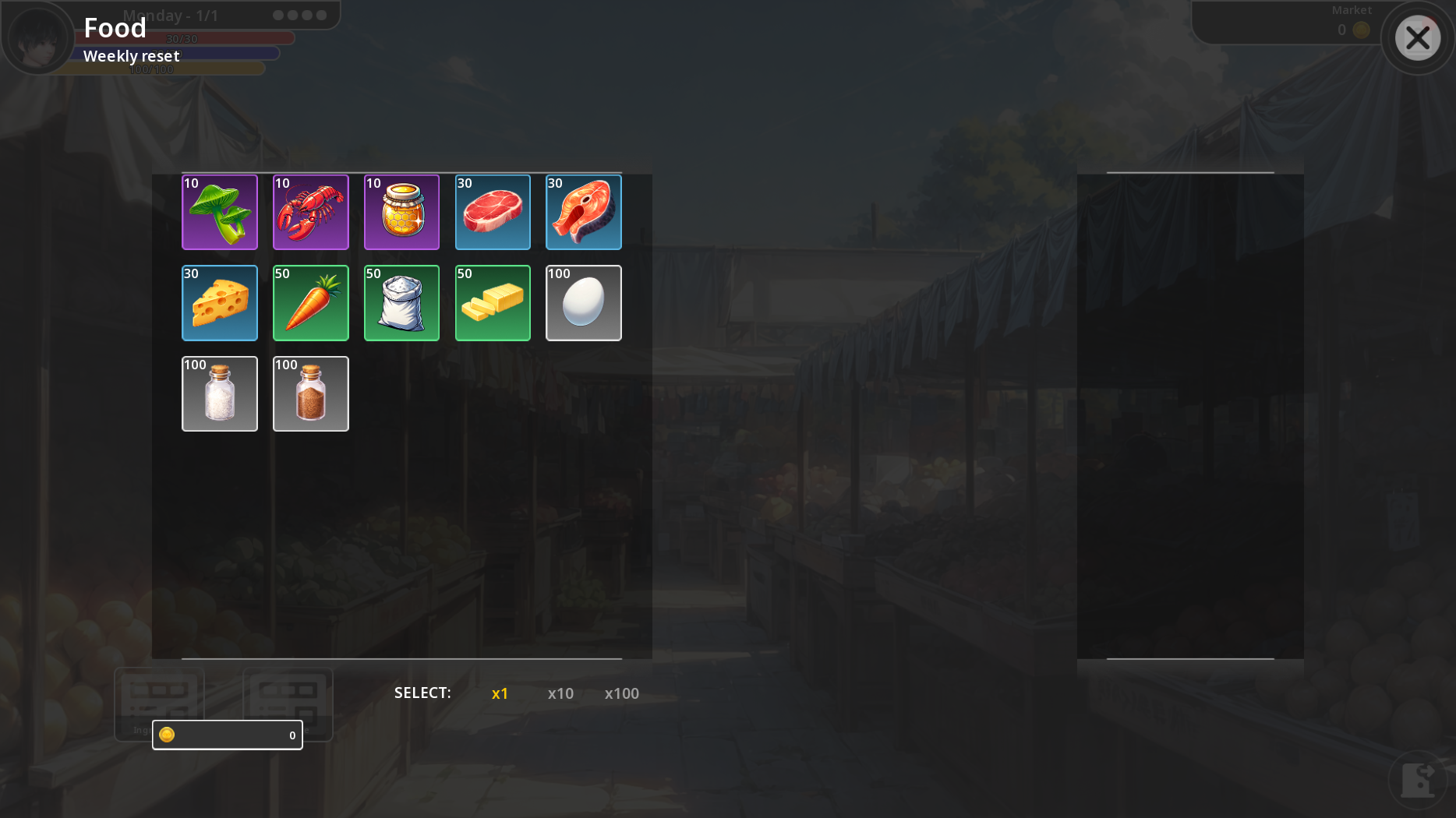Screen dimensions: 1456x818
Task: Pick the carrot item
Action: tap(310, 303)
